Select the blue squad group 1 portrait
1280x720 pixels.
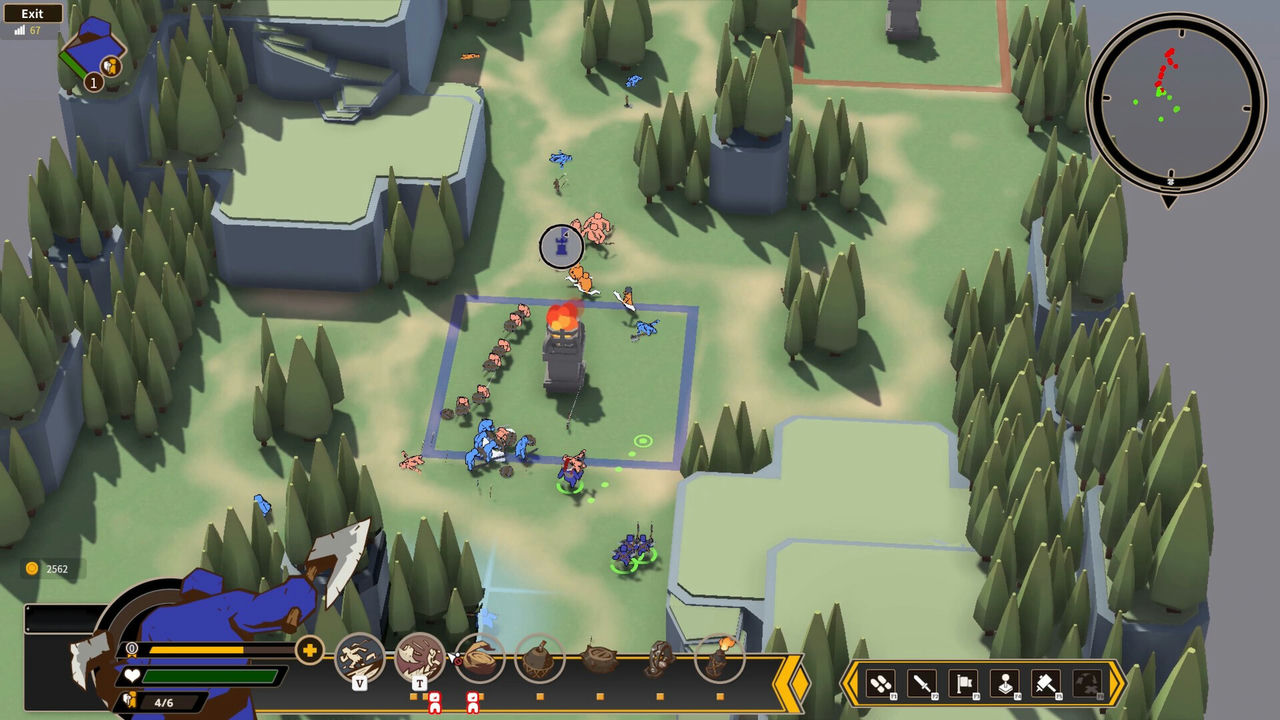point(93,52)
